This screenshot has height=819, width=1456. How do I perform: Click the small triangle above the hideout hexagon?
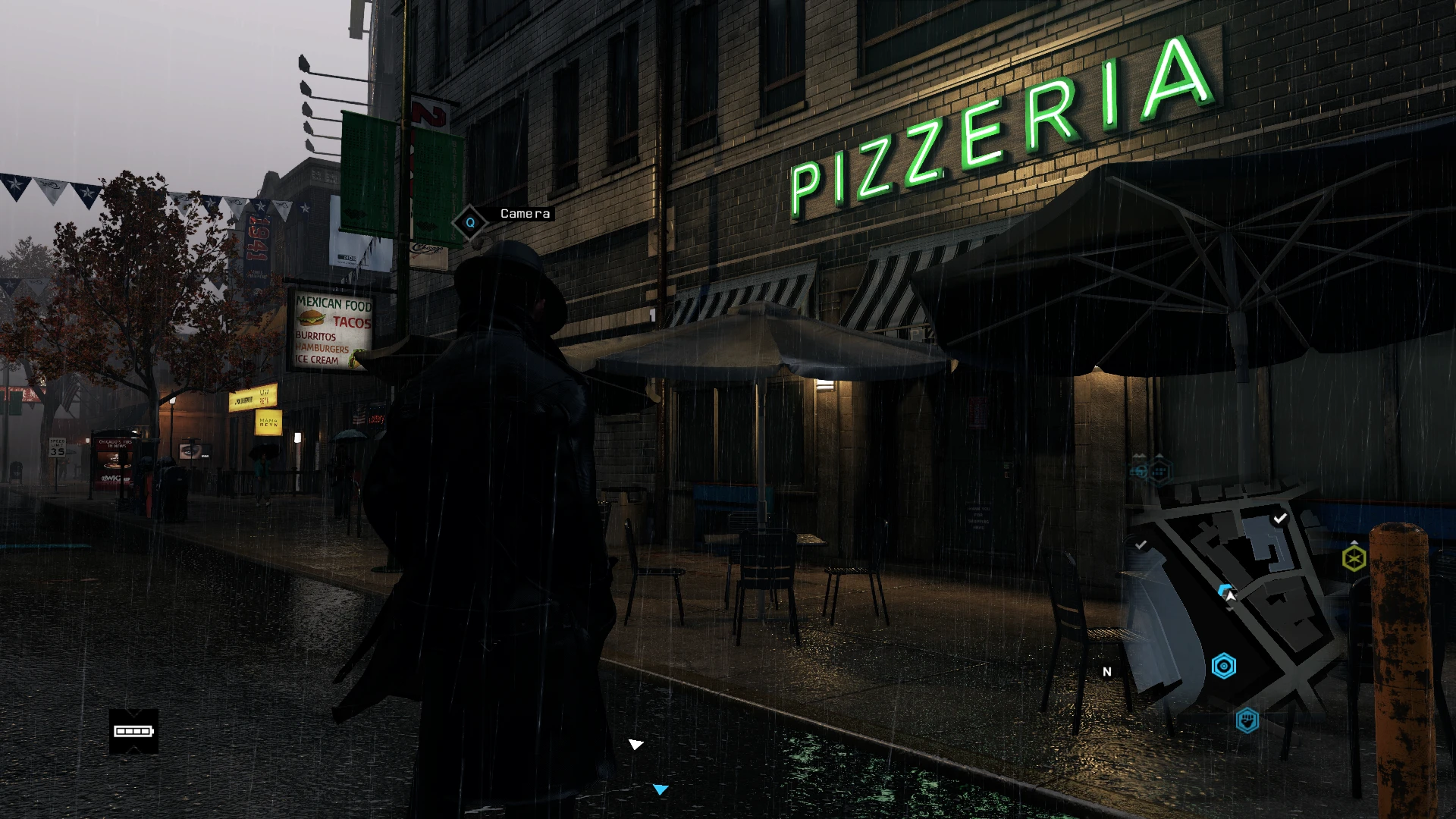coord(1354,543)
